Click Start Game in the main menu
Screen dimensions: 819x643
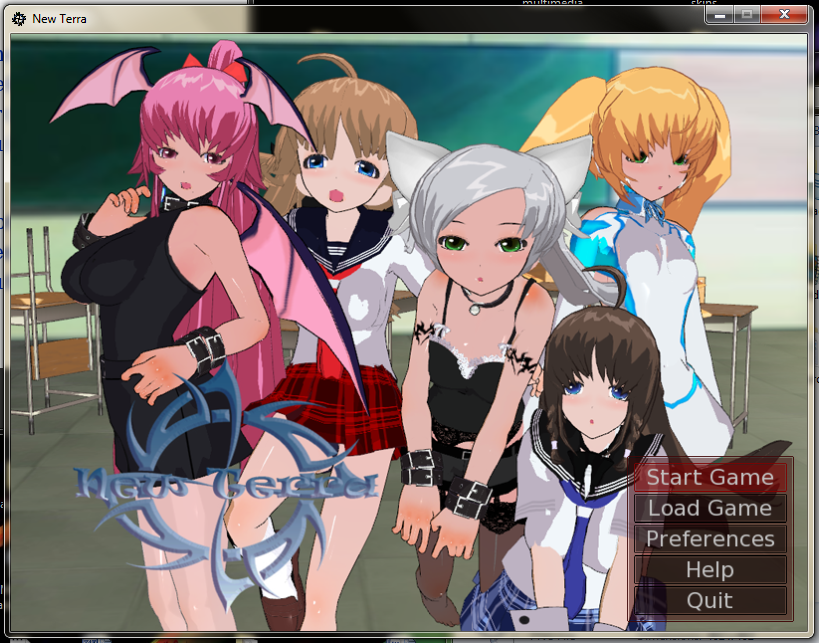pos(710,477)
